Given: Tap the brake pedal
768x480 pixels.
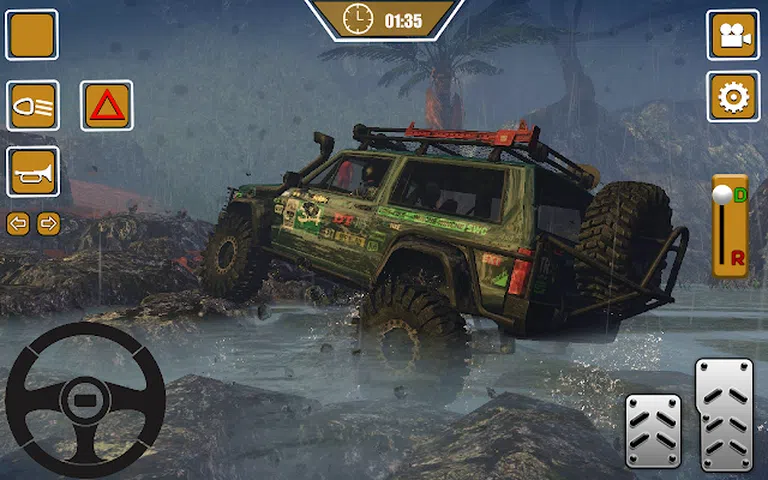Looking at the screenshot, I should (653, 430).
